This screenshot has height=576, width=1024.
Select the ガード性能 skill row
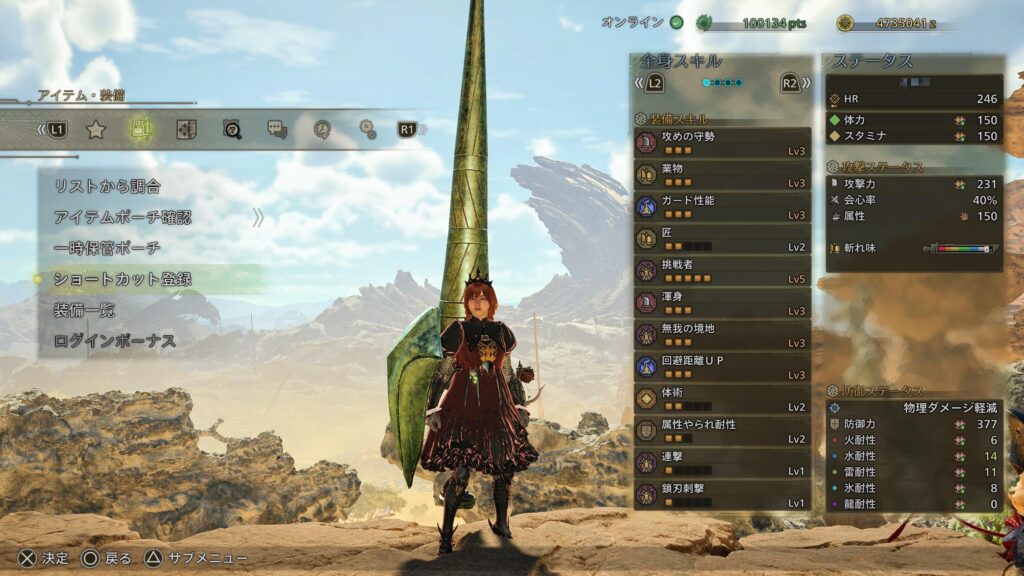(721, 206)
